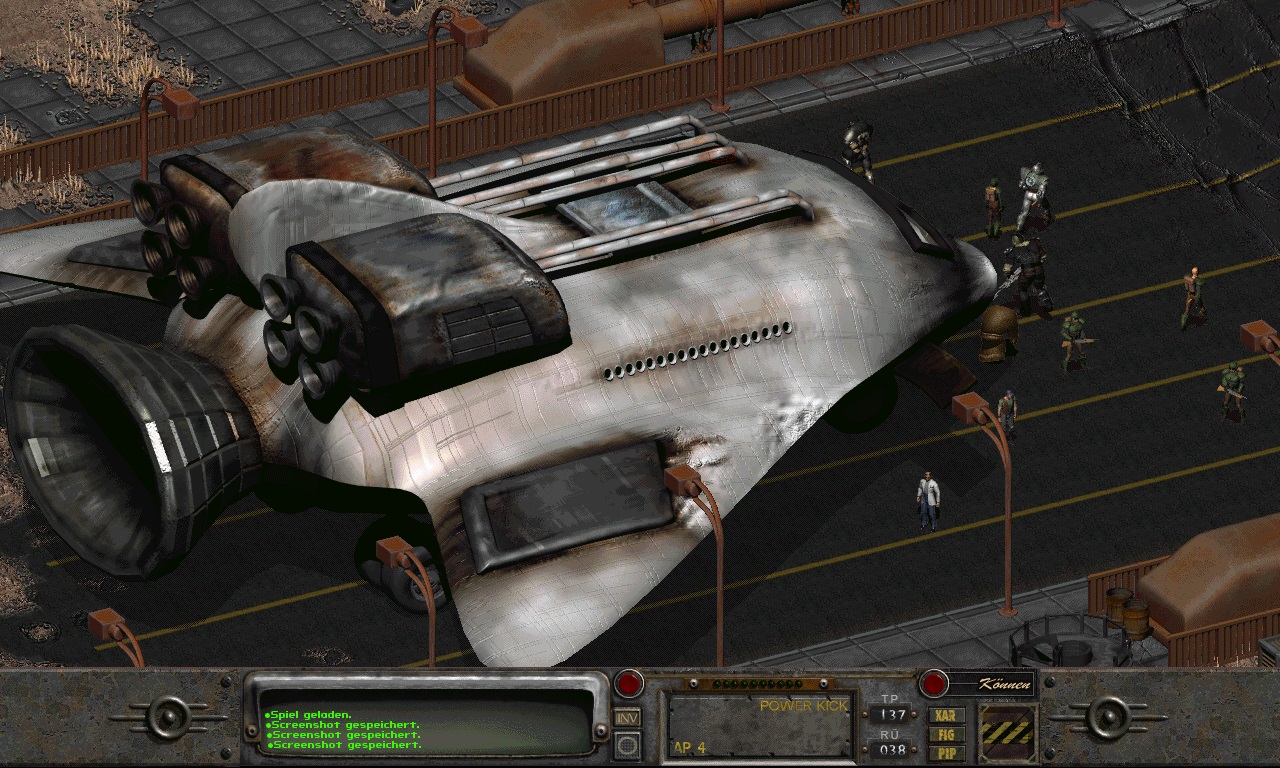Open the options menu grille button
The width and height of the screenshot is (1280, 768).
click(627, 745)
